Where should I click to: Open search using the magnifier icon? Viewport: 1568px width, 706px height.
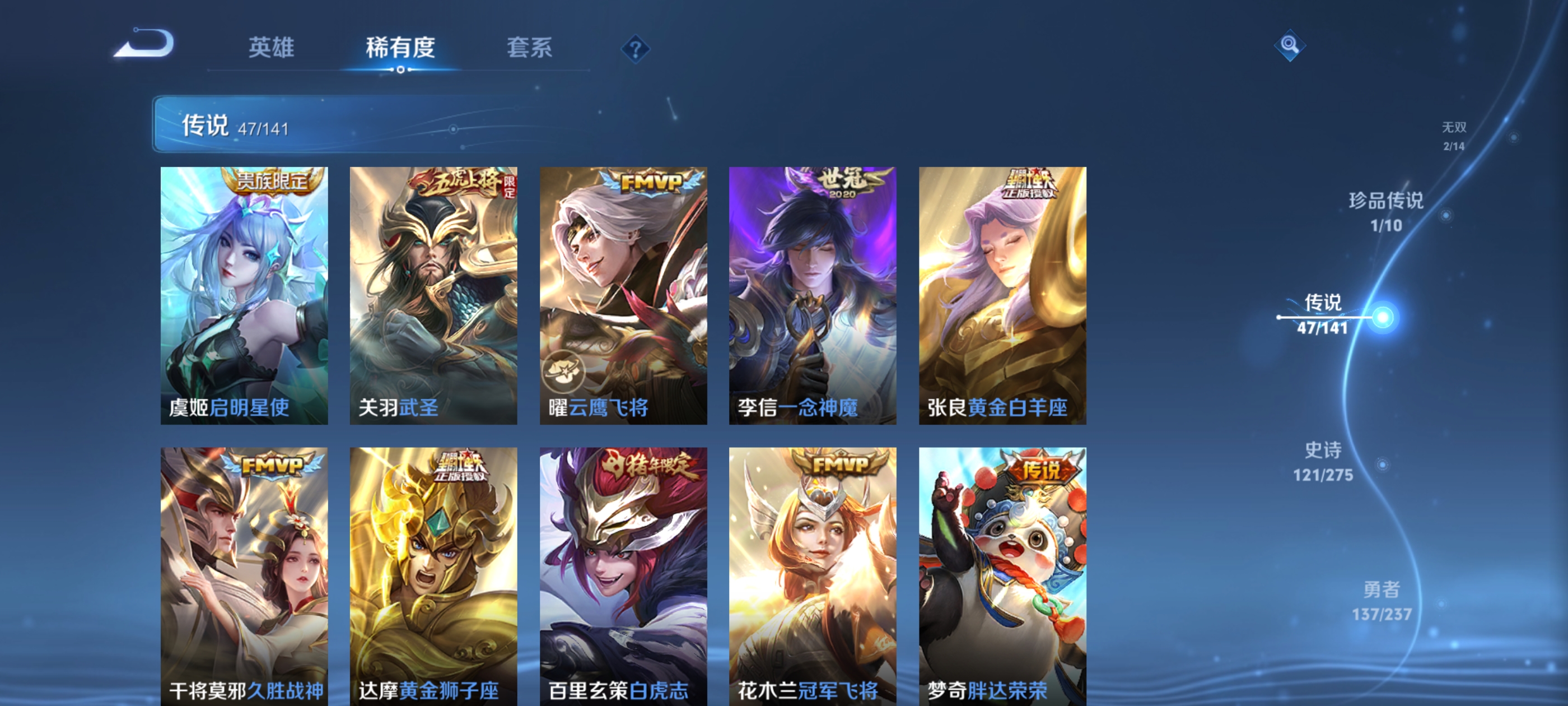click(x=1290, y=46)
